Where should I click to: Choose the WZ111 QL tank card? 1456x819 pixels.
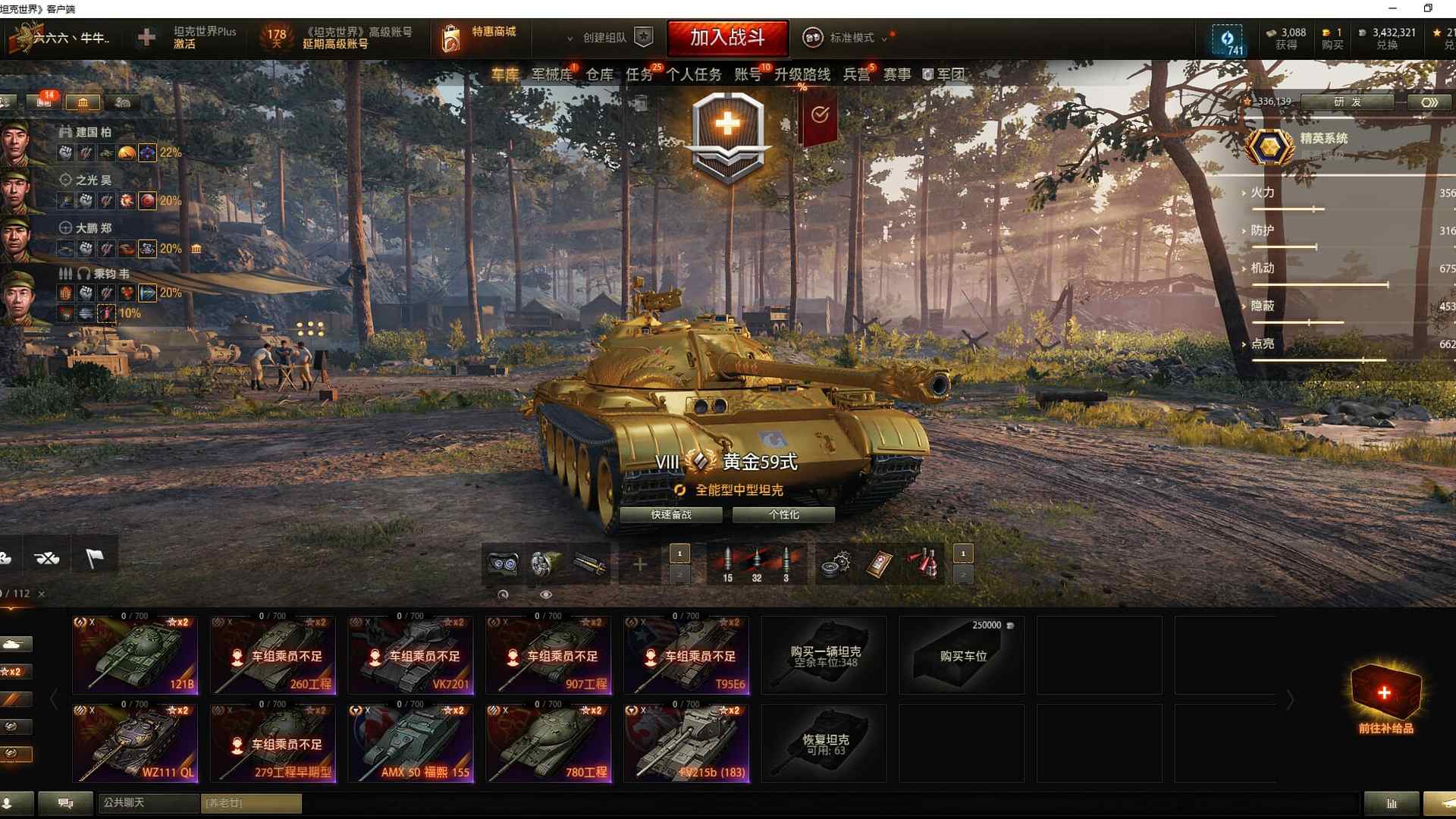(135, 743)
